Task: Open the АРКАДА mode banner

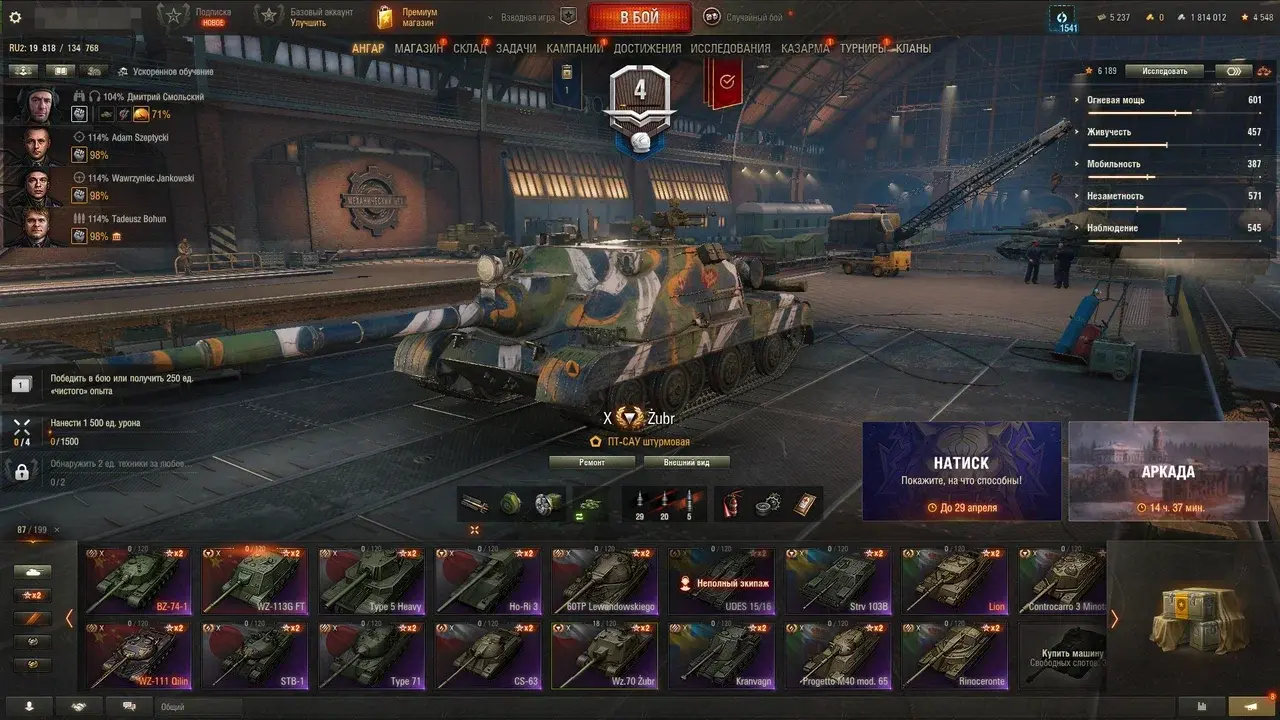Action: click(x=1167, y=471)
